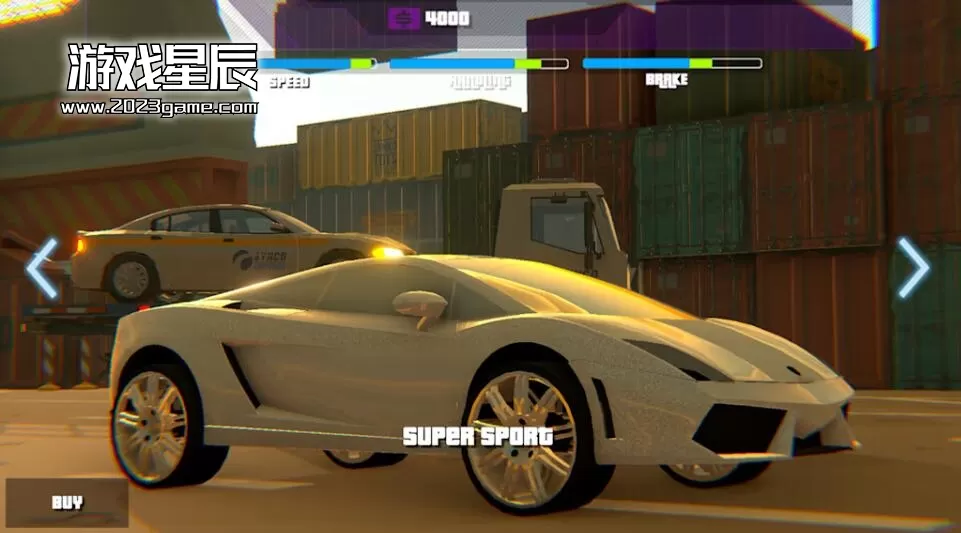Go to previous car with left arrow
961x533 pixels.
(42, 268)
